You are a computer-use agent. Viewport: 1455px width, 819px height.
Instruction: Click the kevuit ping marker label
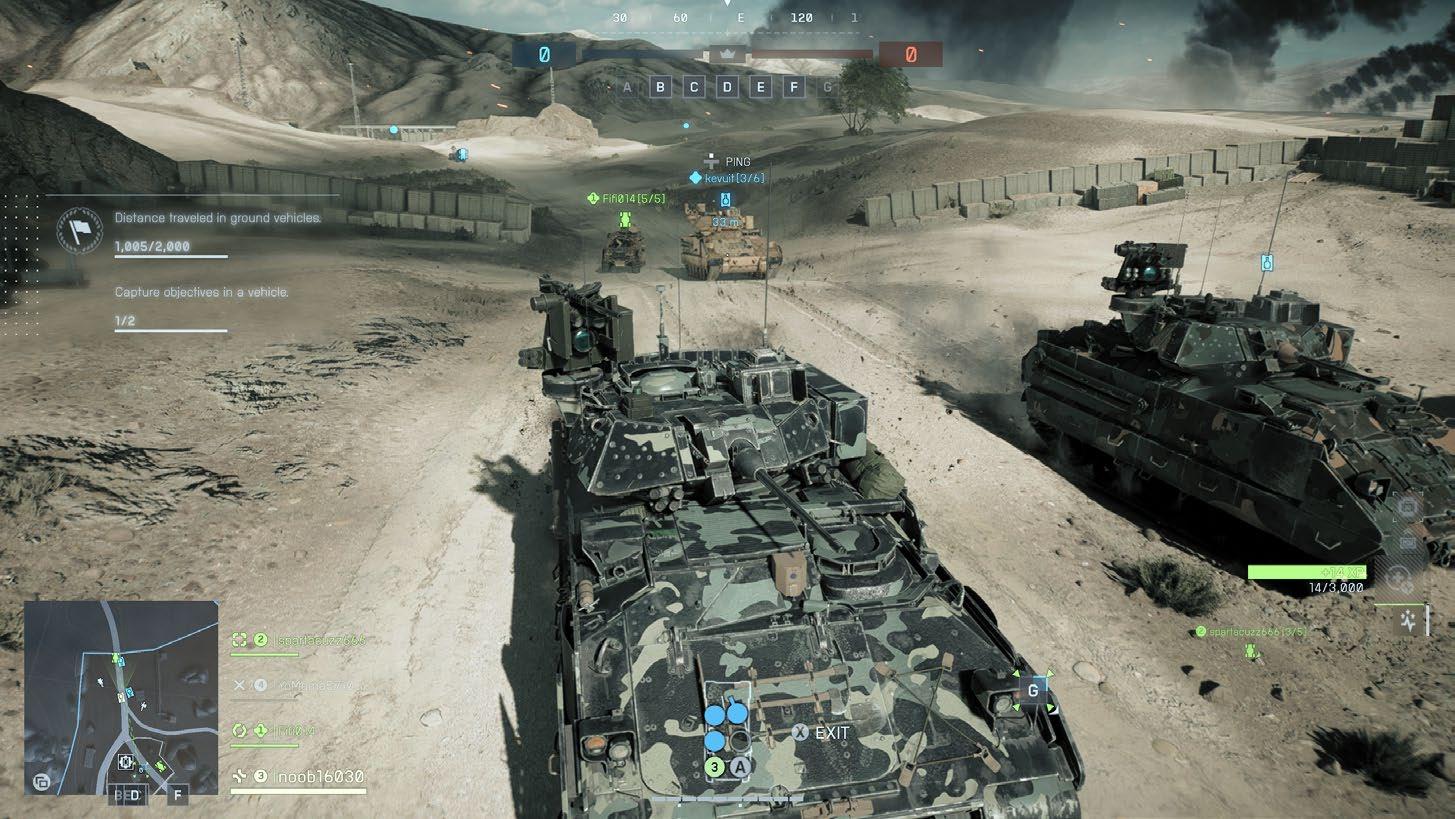point(730,178)
